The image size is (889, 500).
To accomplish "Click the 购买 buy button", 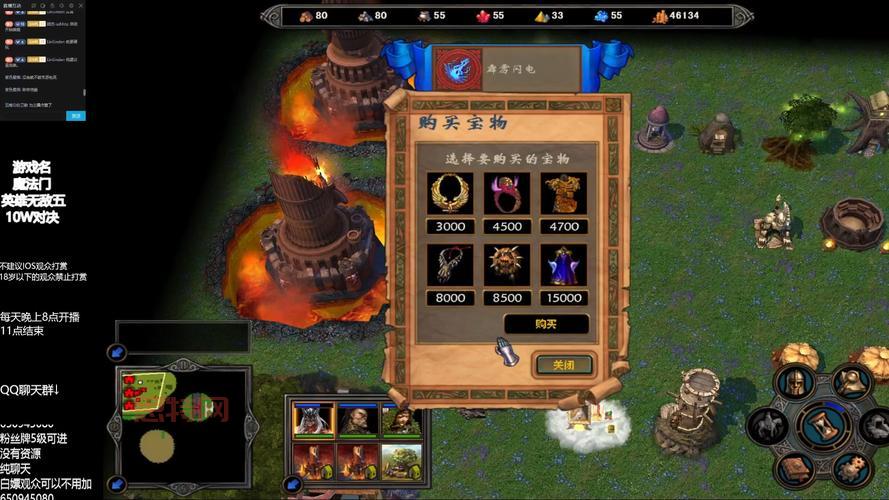I will (x=546, y=324).
